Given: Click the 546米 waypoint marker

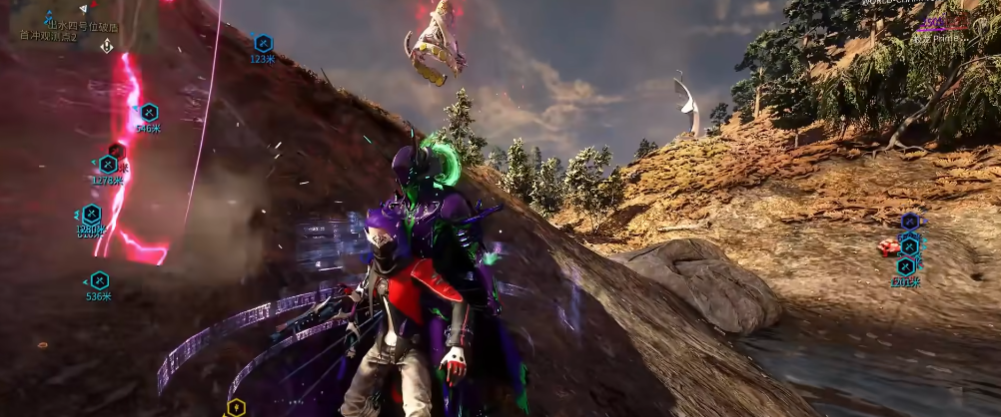Looking at the screenshot, I should 149,113.
